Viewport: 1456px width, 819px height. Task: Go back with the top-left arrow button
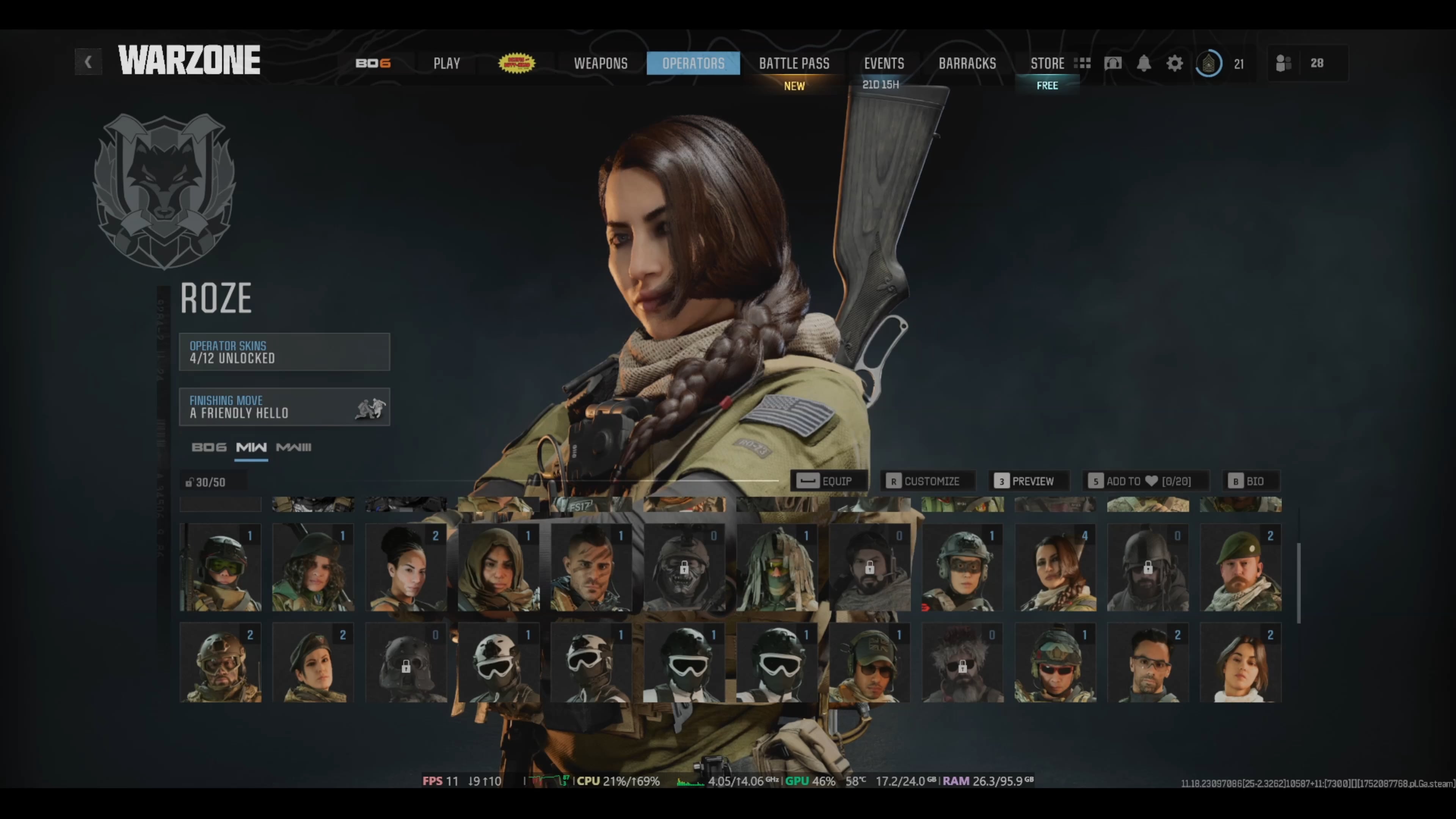coord(88,62)
